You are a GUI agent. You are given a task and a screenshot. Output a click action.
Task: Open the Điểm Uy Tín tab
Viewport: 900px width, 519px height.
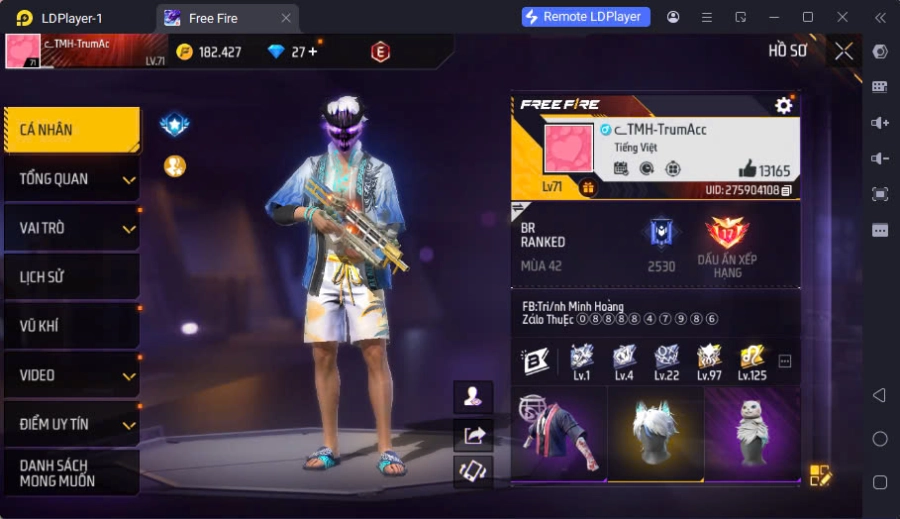click(71, 424)
